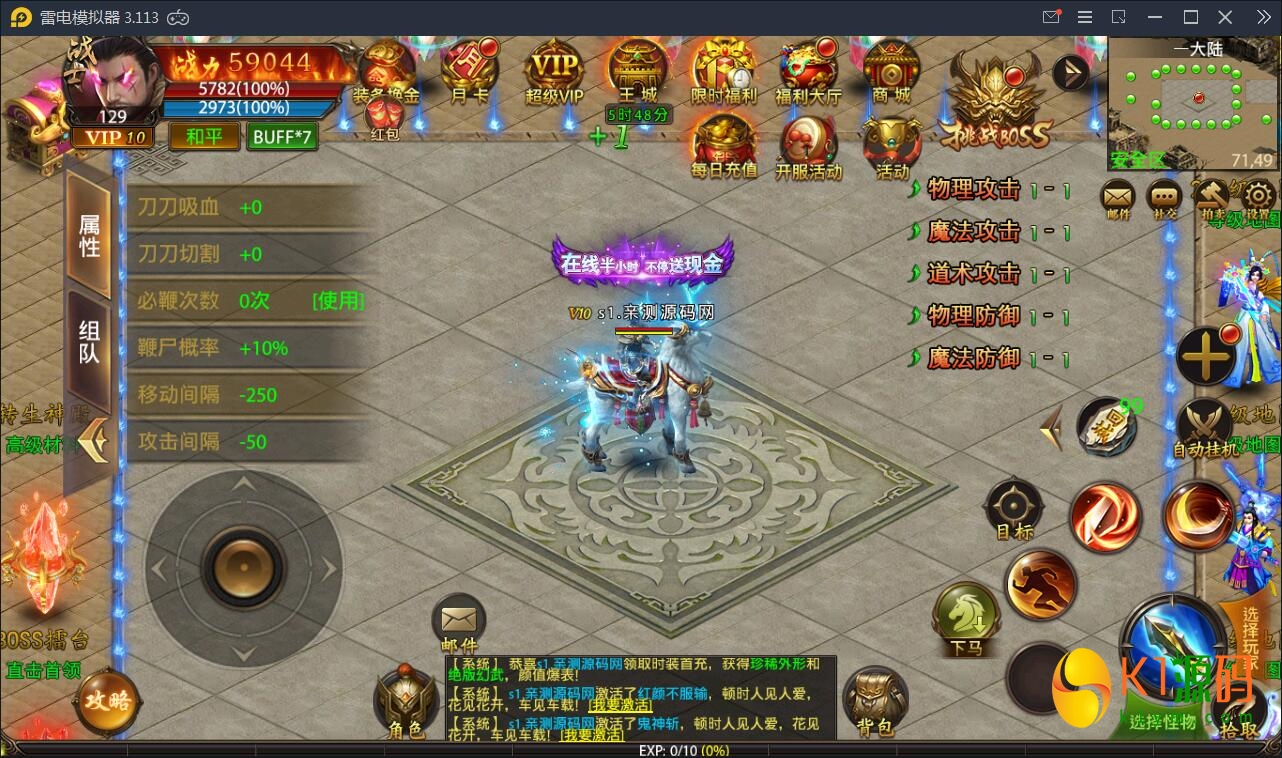Open the 每日充值 daily recharge icon
Screen dimensions: 1282x758
[723, 147]
